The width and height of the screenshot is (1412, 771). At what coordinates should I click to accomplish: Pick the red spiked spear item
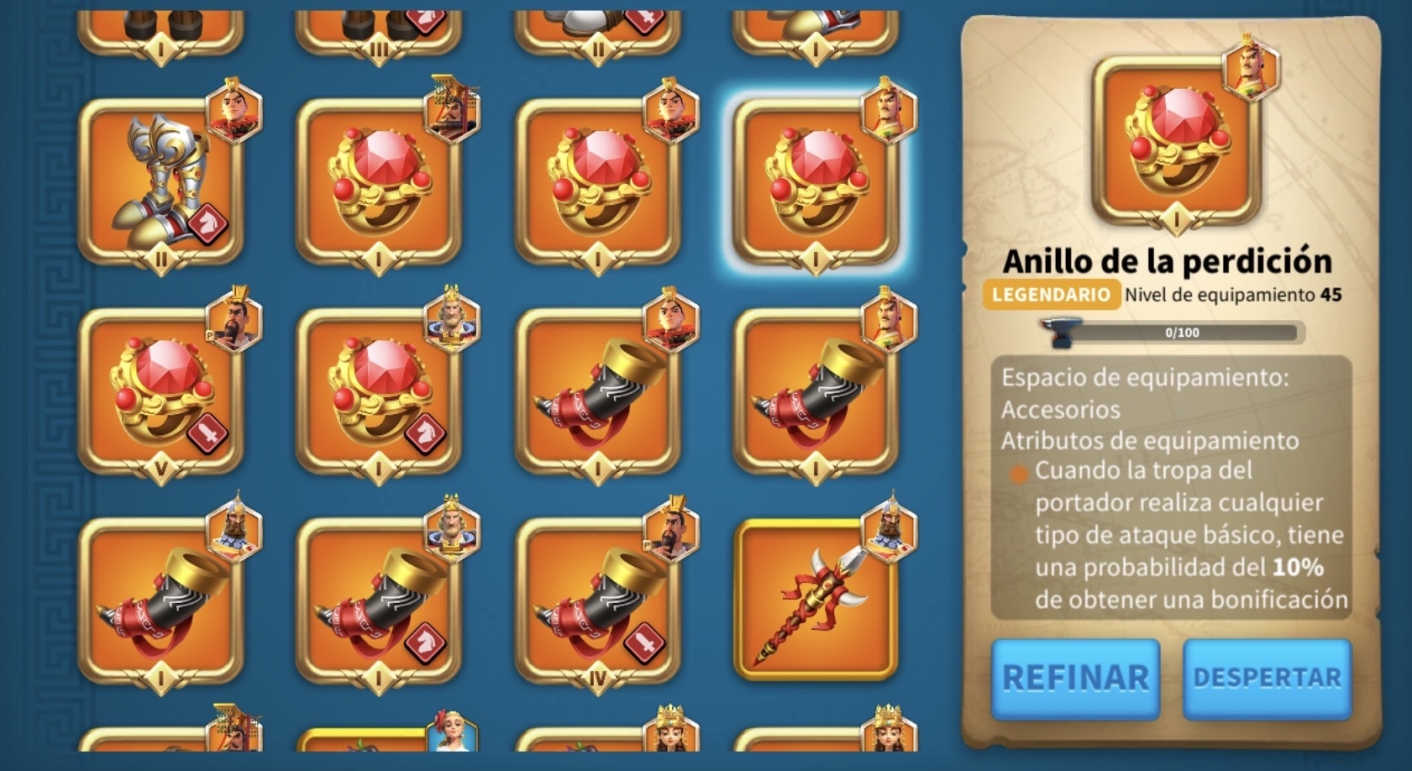(x=815, y=600)
